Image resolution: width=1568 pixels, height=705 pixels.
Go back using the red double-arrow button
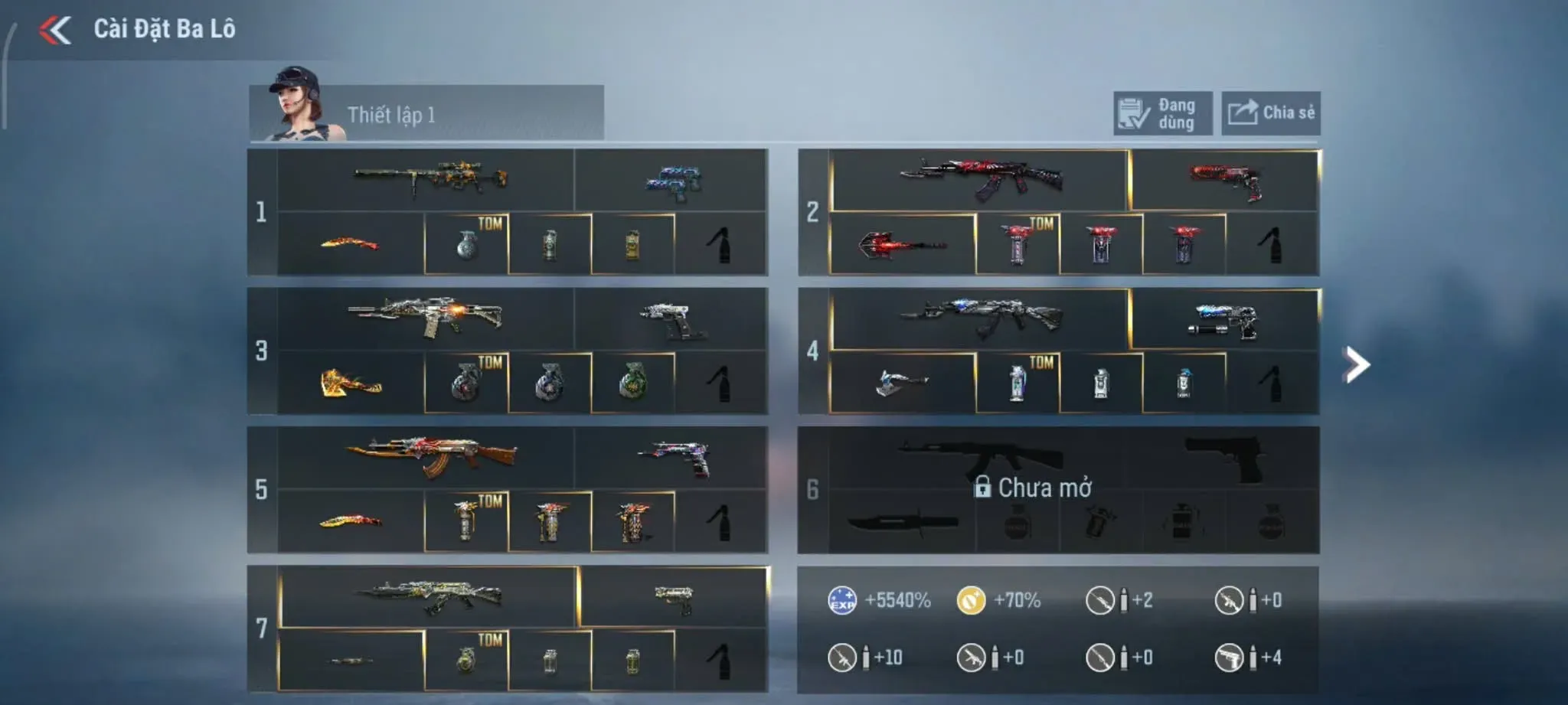(x=55, y=31)
